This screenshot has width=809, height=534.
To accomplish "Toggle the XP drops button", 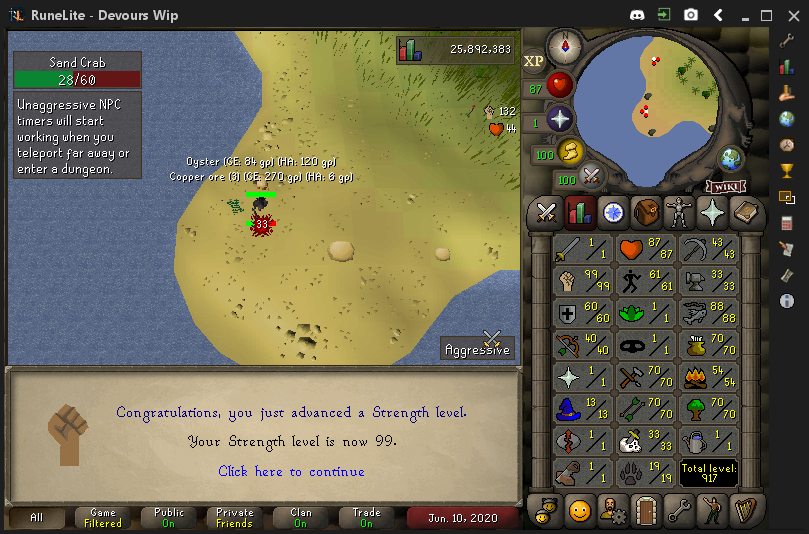I will click(x=534, y=61).
